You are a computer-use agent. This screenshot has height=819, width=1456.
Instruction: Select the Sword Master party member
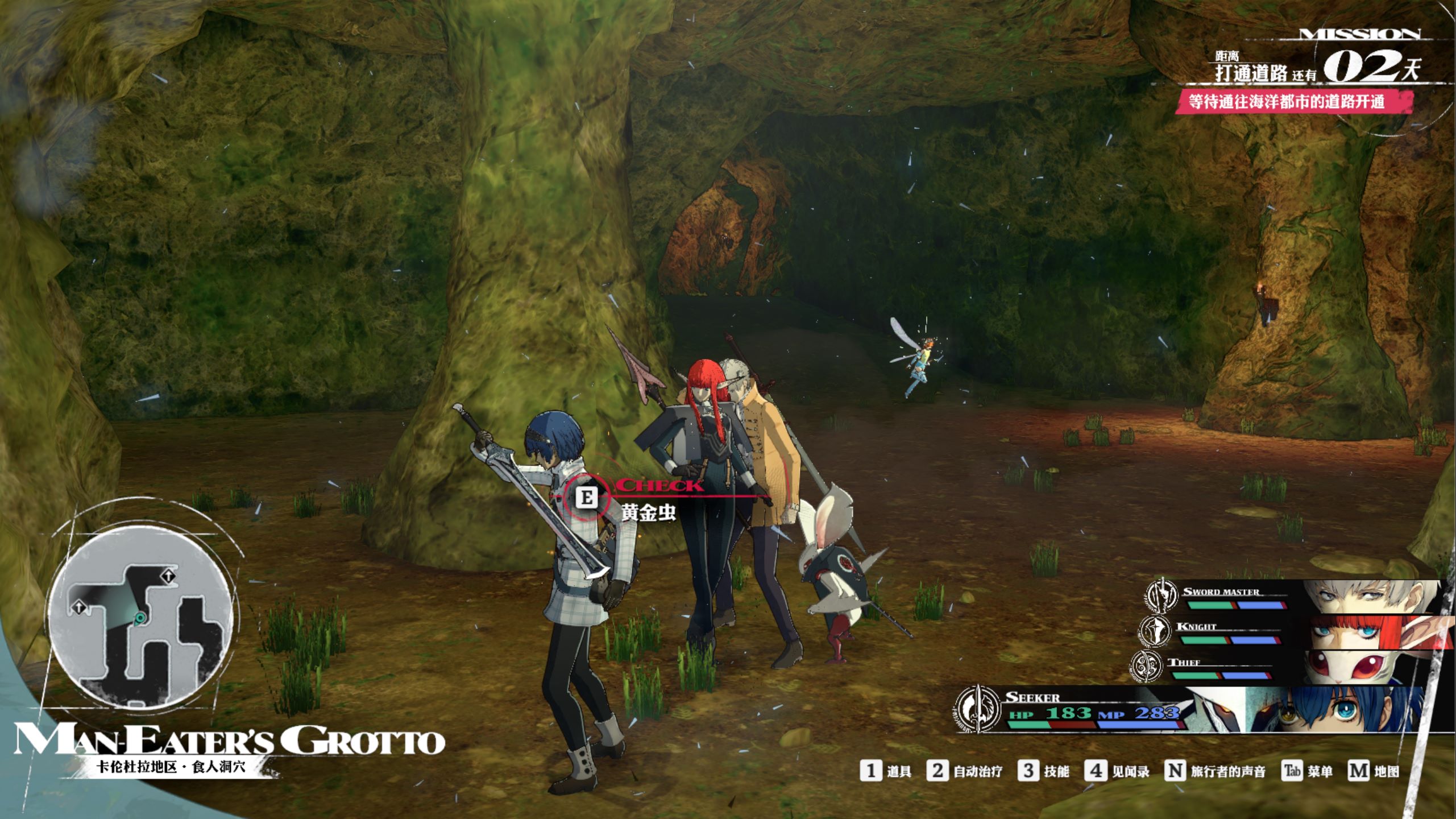1296,597
